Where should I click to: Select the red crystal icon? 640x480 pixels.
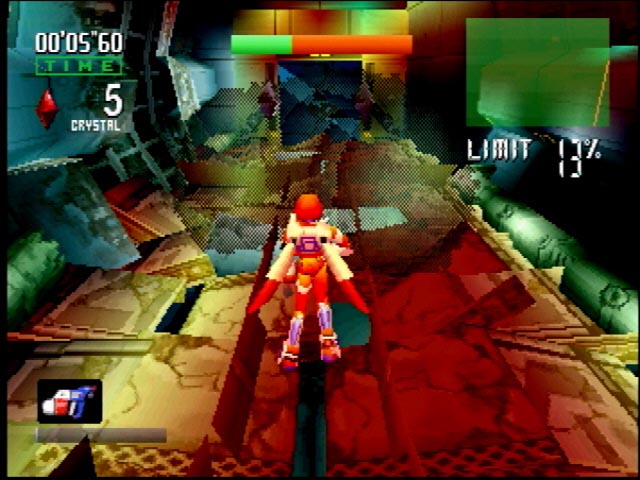(x=47, y=108)
